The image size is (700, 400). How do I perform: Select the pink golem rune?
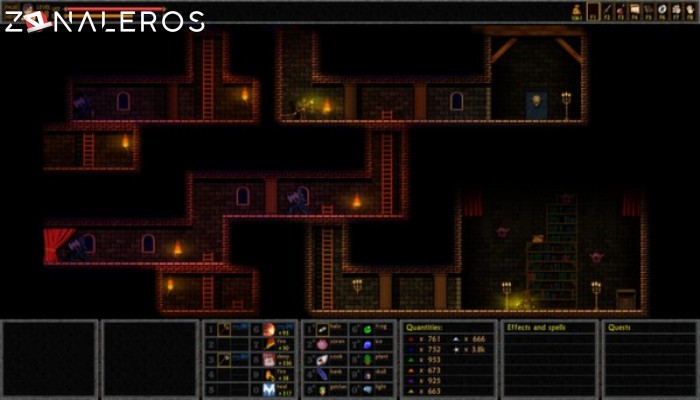pyautogui.click(x=322, y=343)
